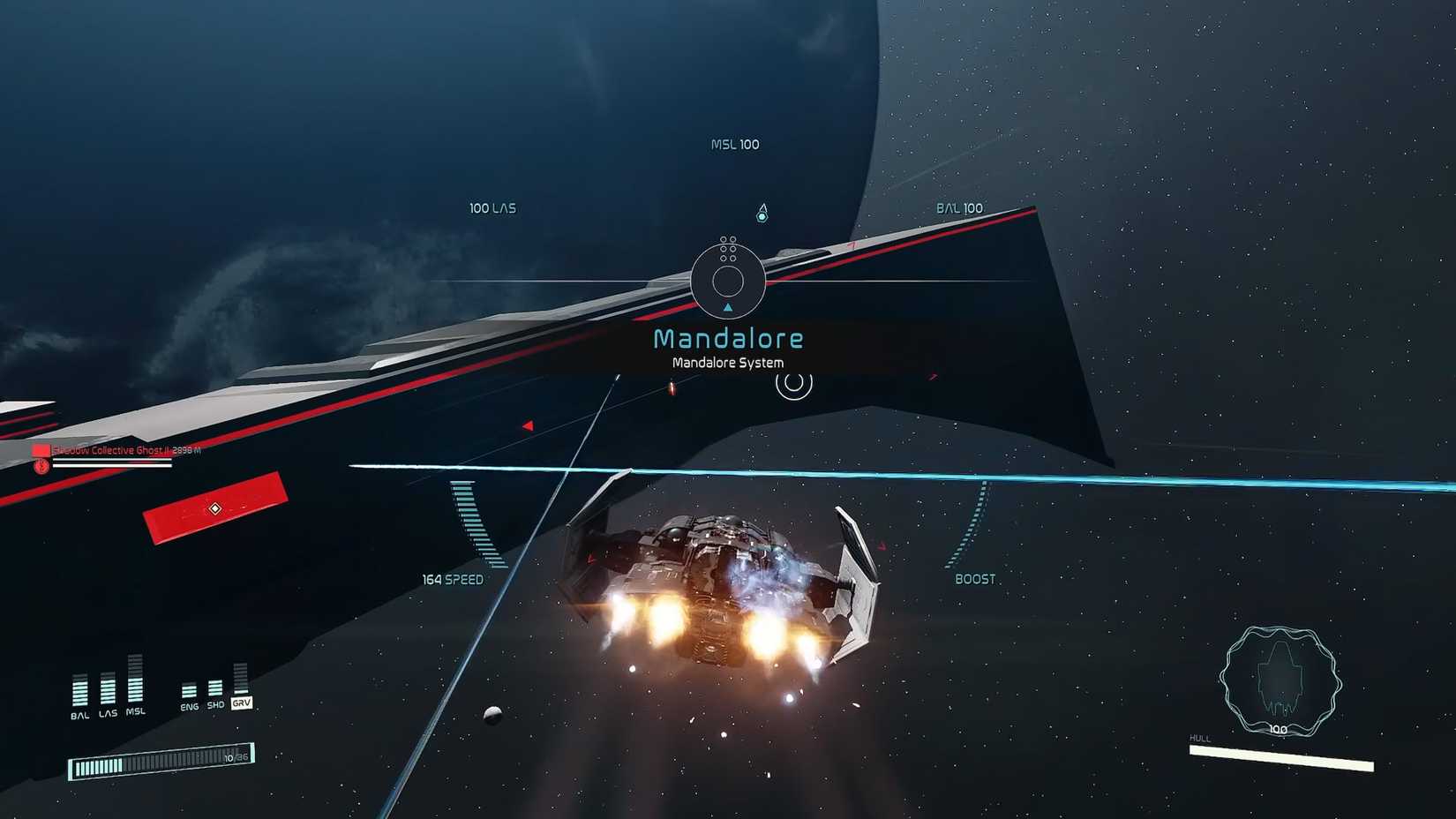
Task: Toggle the diamond target lock on the red banner
Action: [x=215, y=508]
